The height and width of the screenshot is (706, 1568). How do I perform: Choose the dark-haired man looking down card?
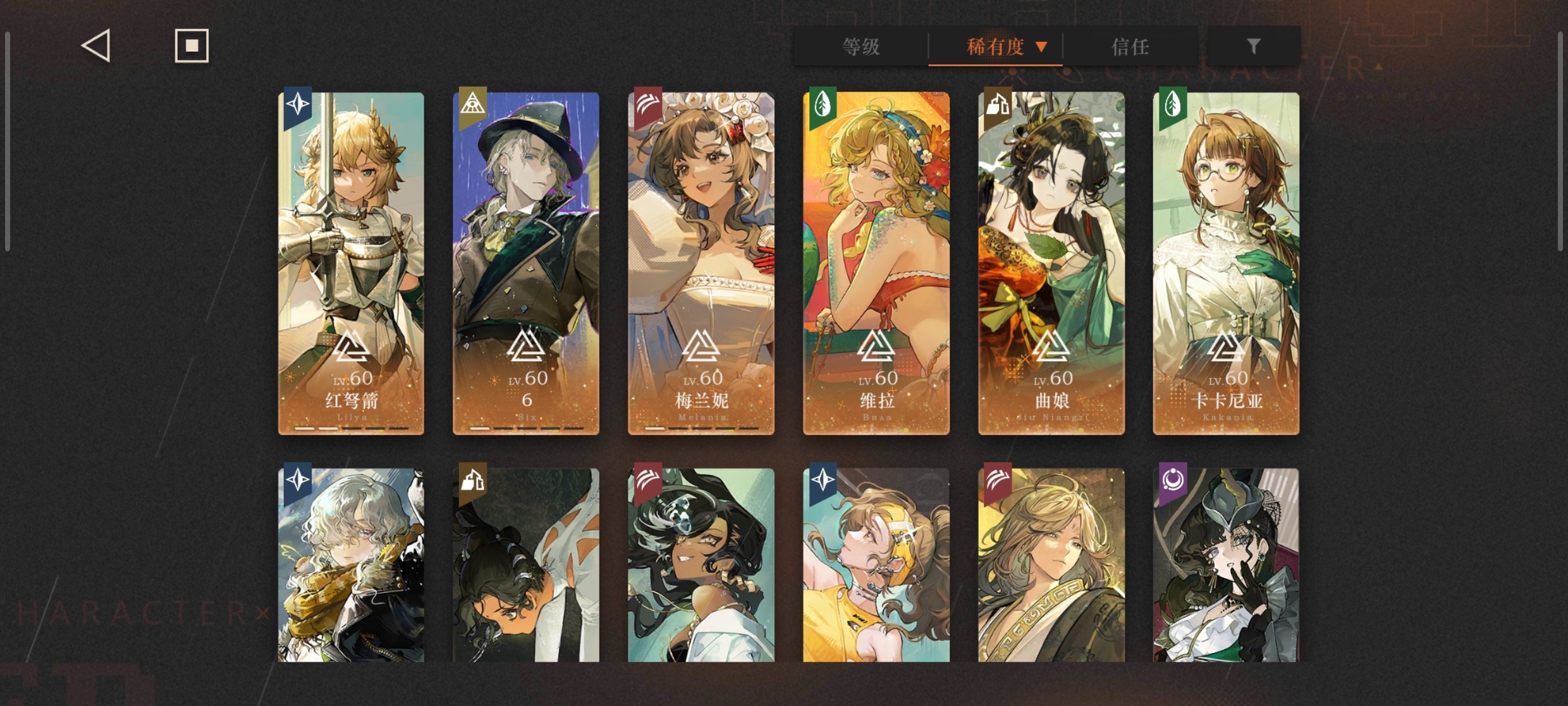(526, 565)
